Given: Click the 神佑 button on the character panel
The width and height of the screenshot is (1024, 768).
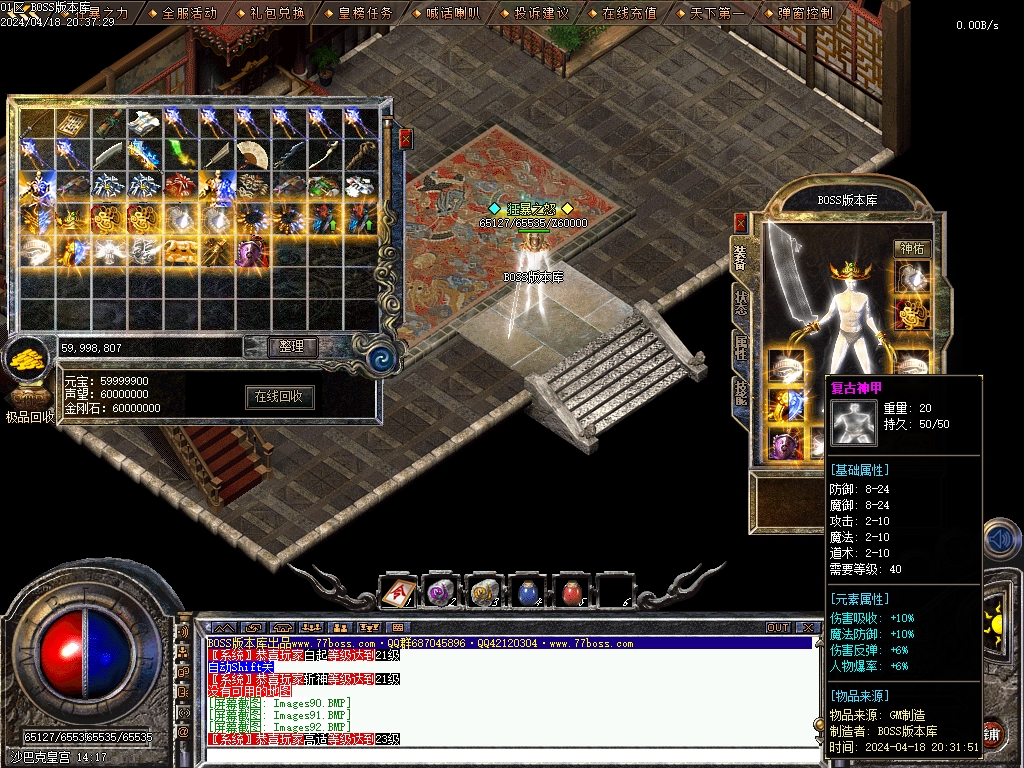Looking at the screenshot, I should pyautogui.click(x=911, y=248).
